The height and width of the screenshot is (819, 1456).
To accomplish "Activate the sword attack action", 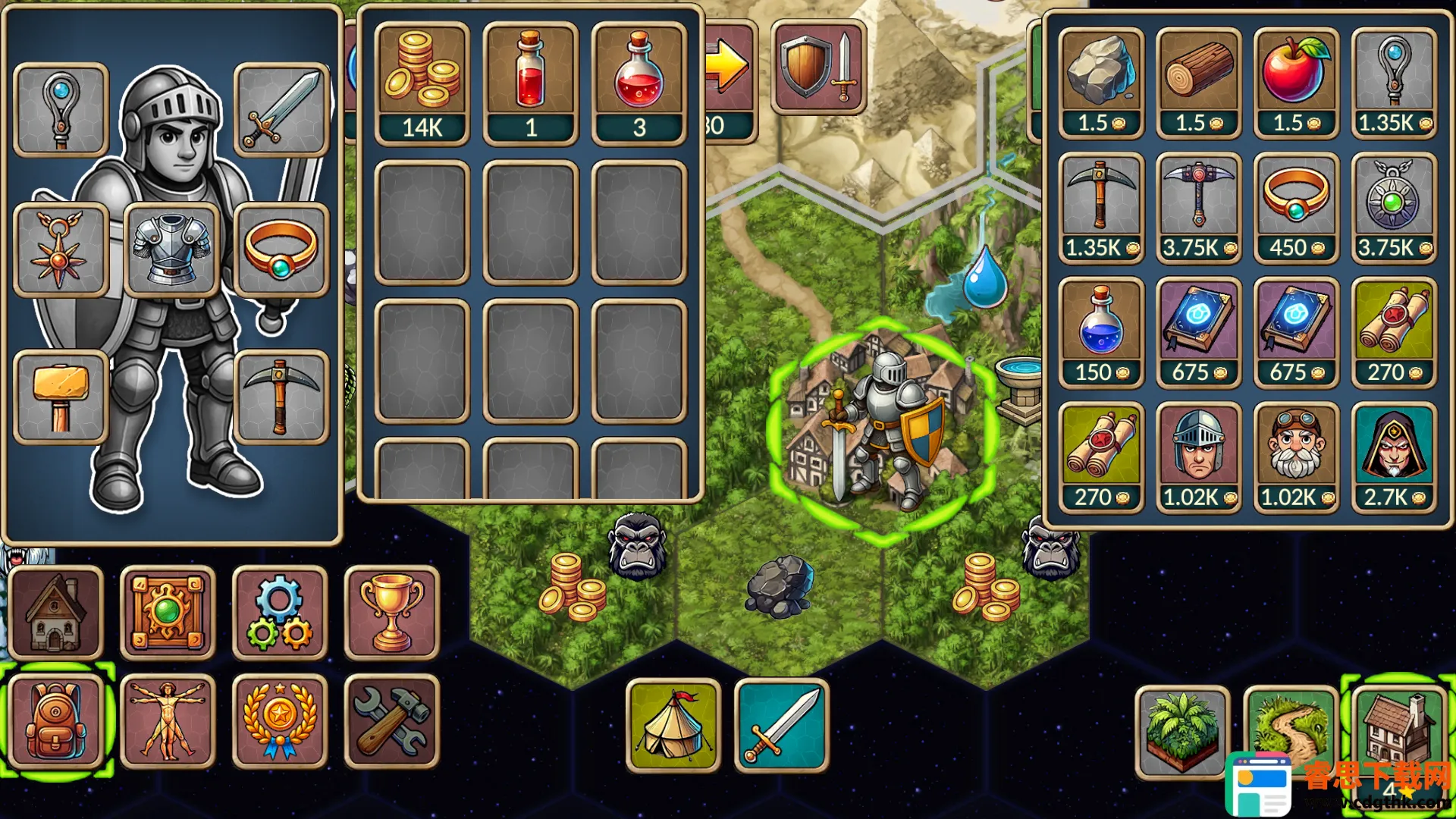I will pos(782,726).
